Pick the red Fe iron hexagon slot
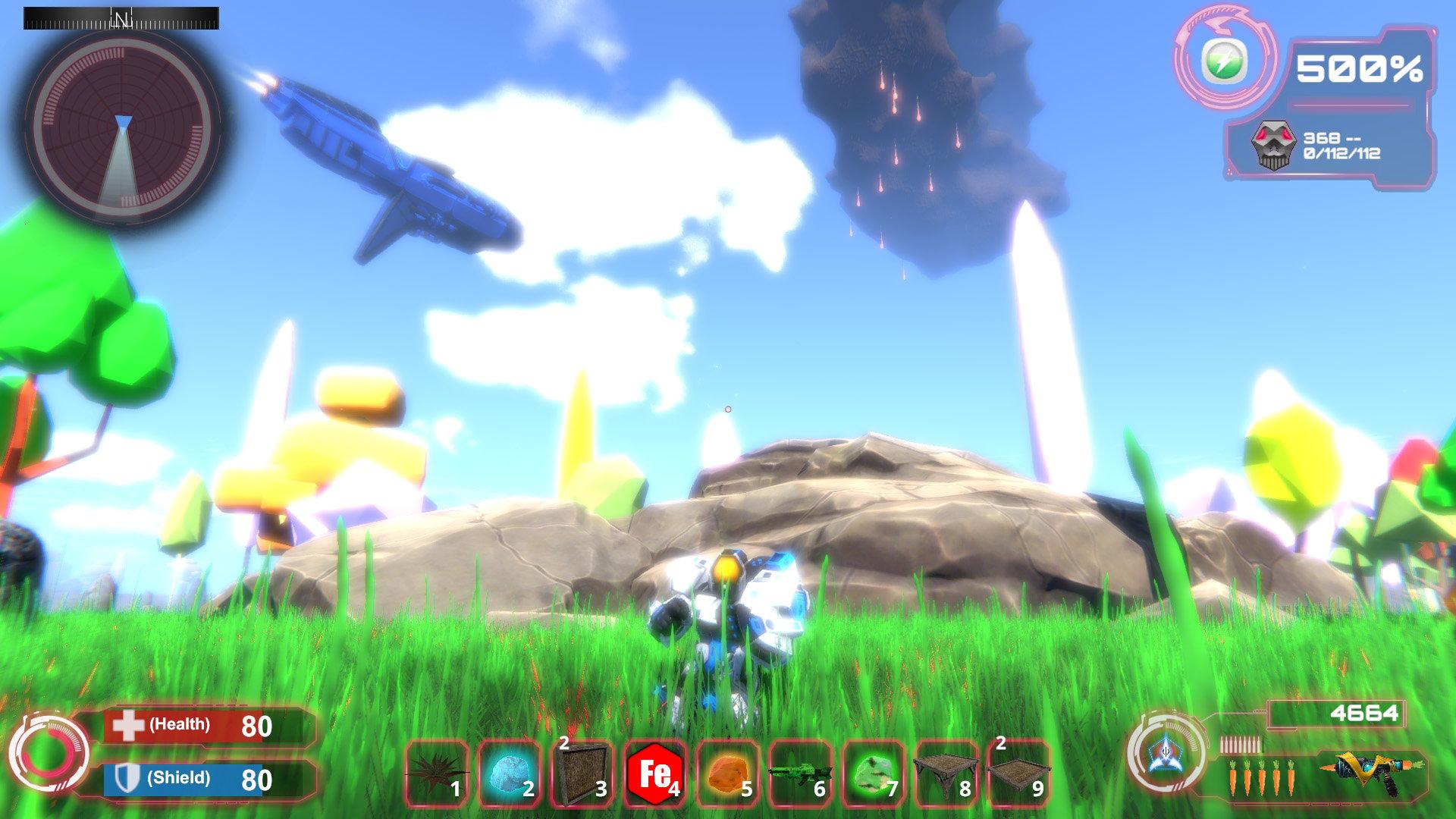1456x819 pixels. click(654, 773)
